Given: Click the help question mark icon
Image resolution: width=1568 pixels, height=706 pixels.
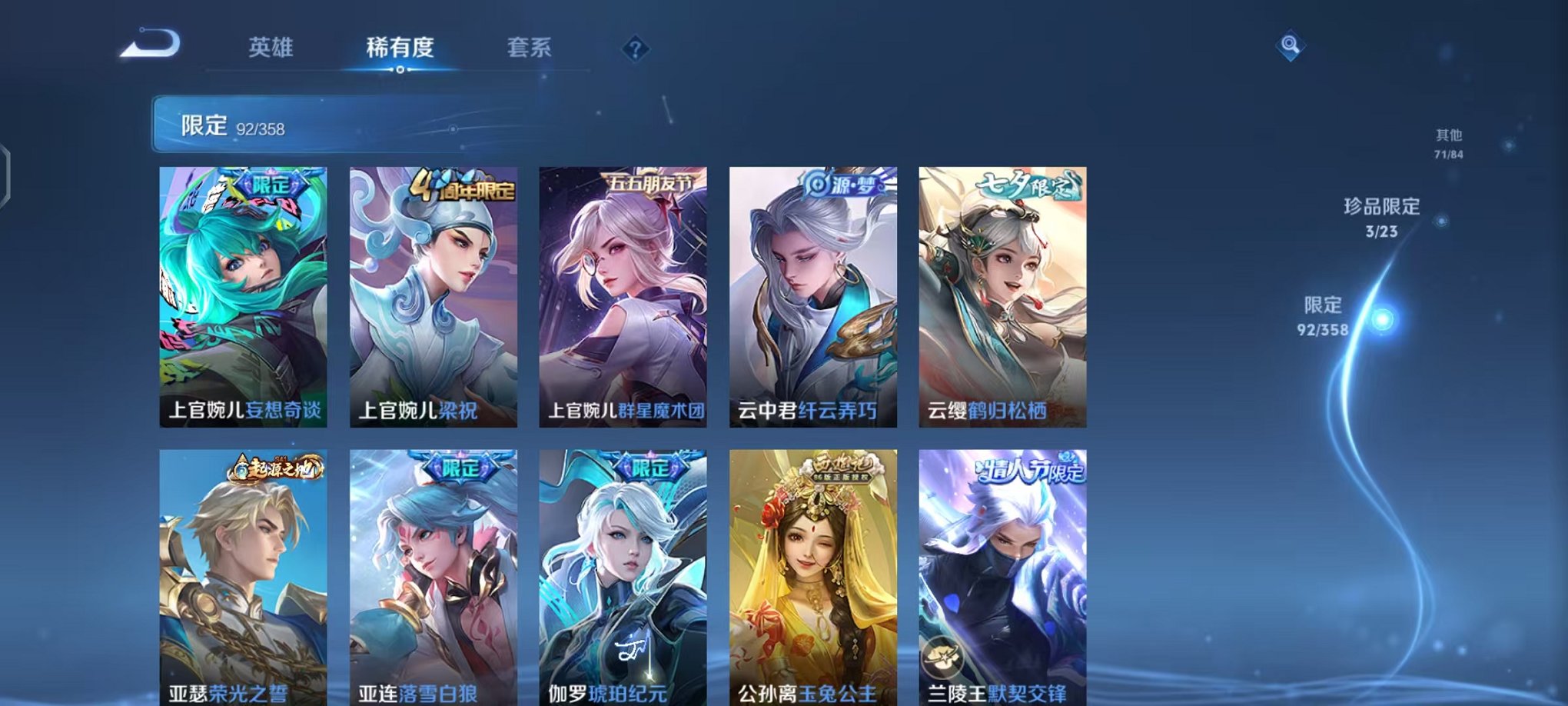Looking at the screenshot, I should tap(635, 49).
